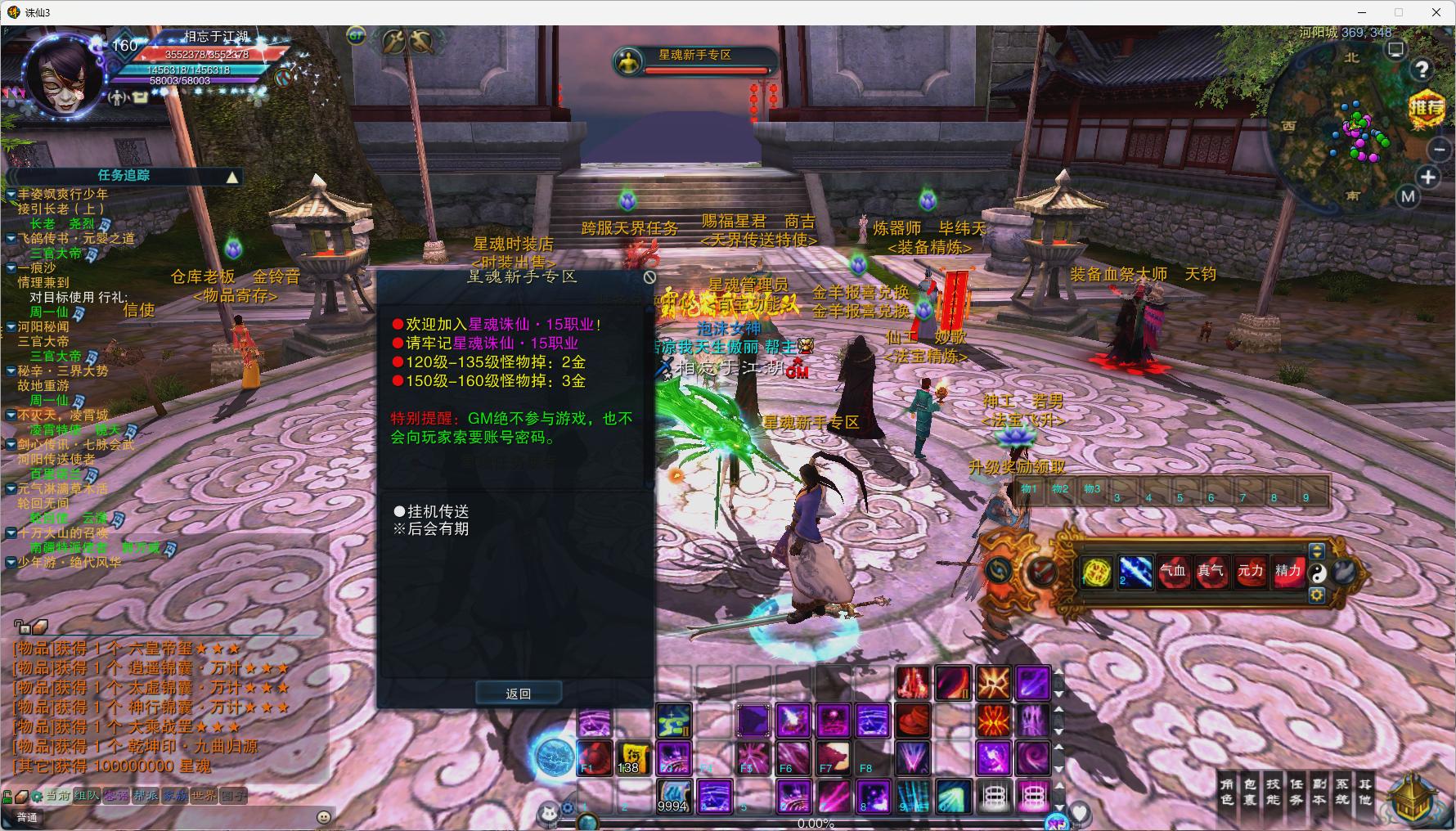Open the world map via M button
This screenshot has width=1456, height=831.
tap(1408, 196)
